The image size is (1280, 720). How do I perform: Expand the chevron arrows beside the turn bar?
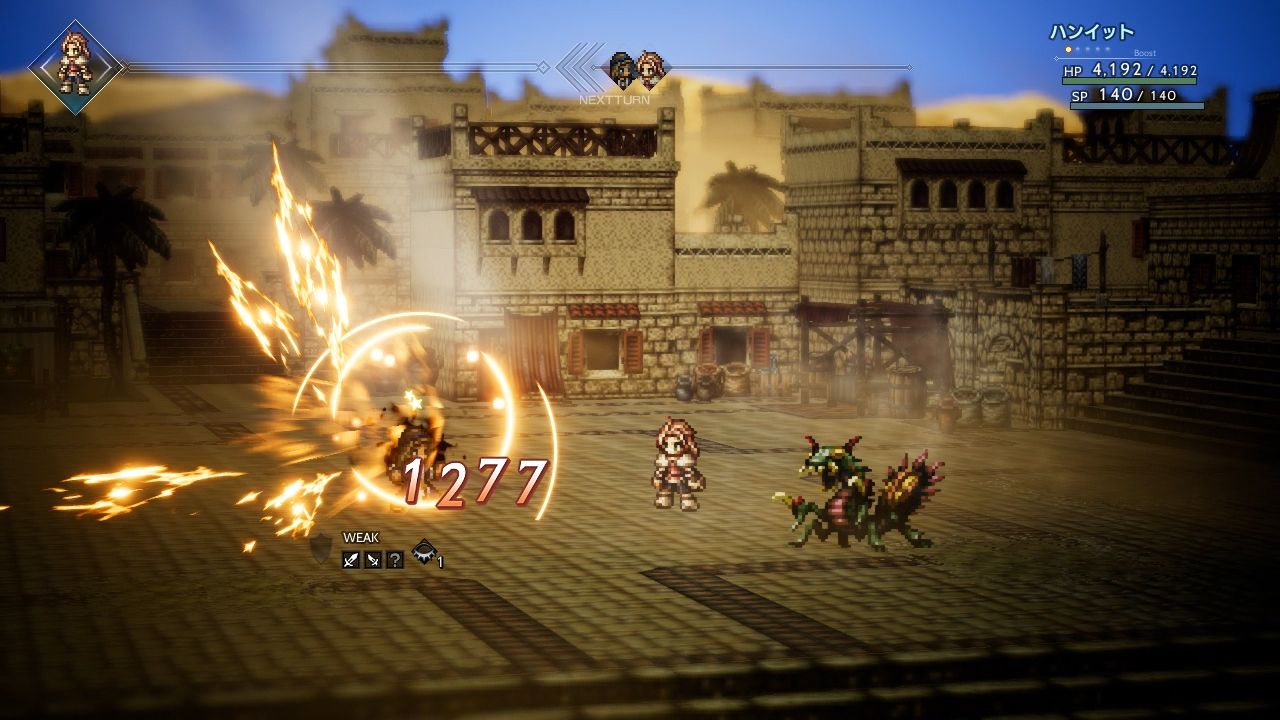point(577,67)
